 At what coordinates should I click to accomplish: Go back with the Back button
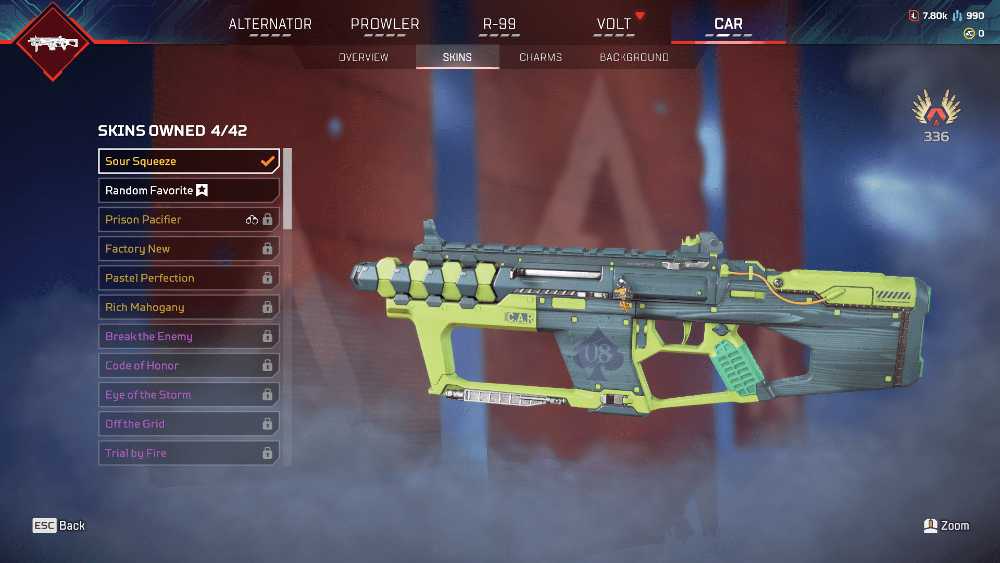pos(59,526)
